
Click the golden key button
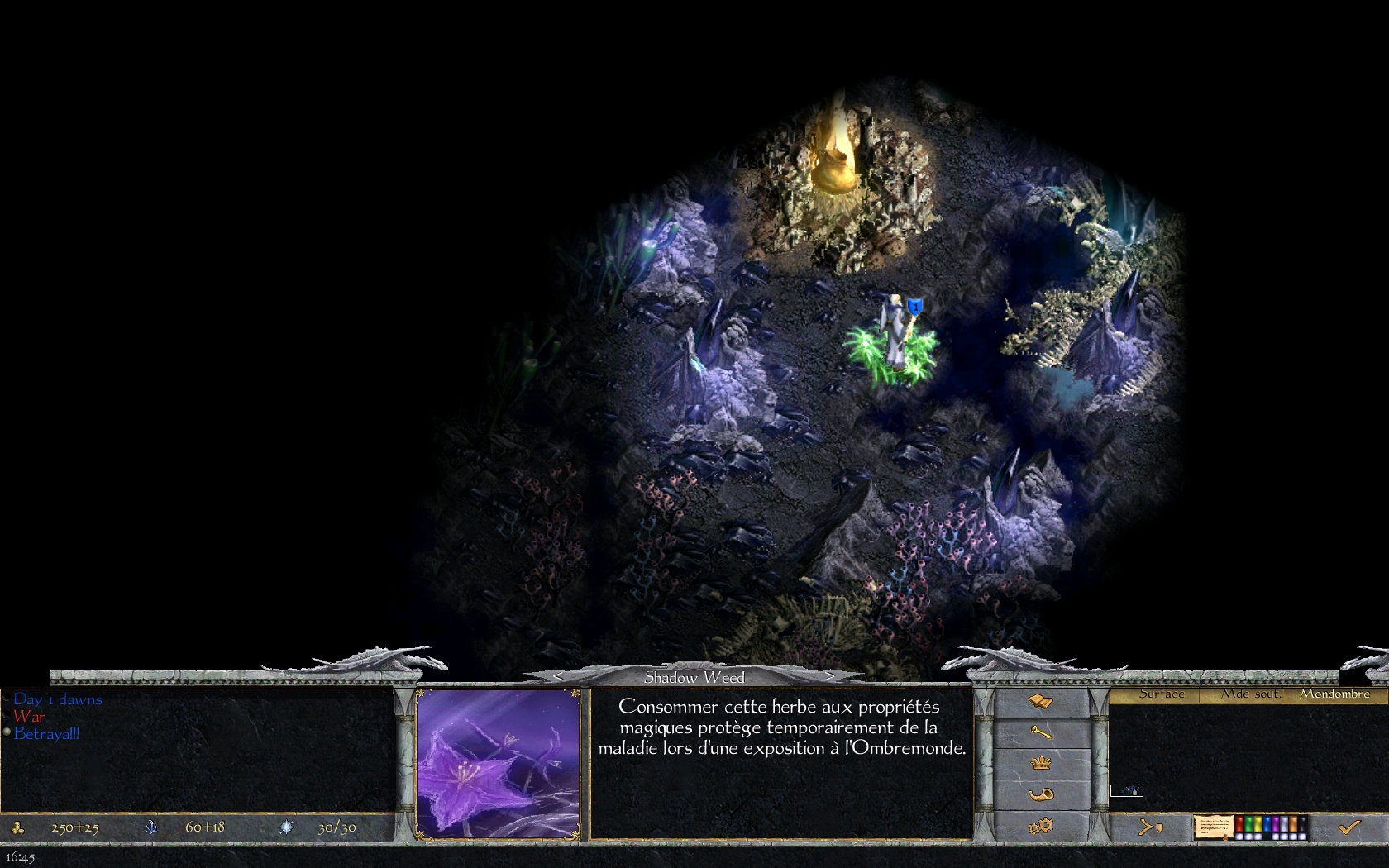1041,732
